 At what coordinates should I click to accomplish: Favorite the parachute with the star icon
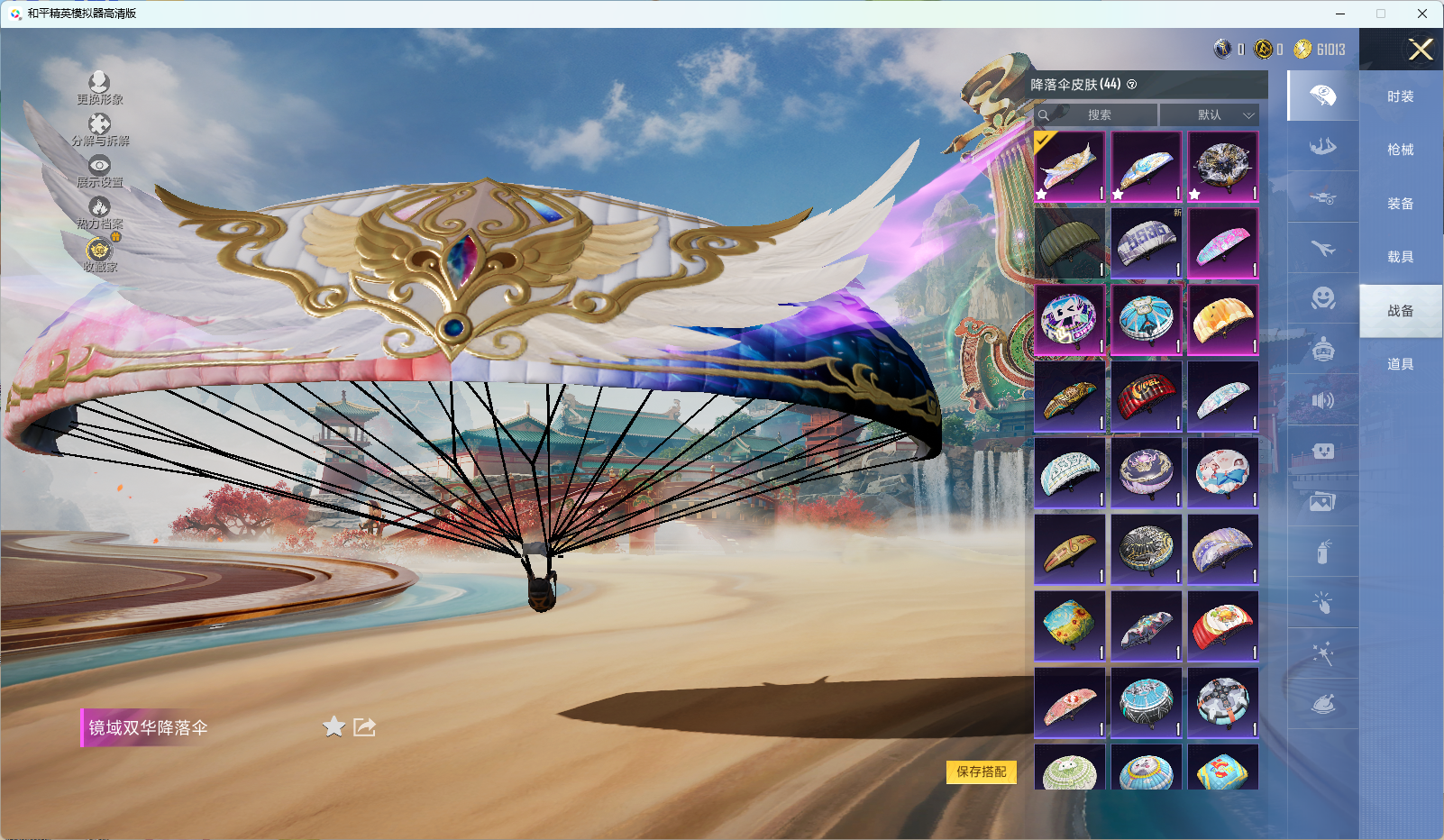(334, 726)
